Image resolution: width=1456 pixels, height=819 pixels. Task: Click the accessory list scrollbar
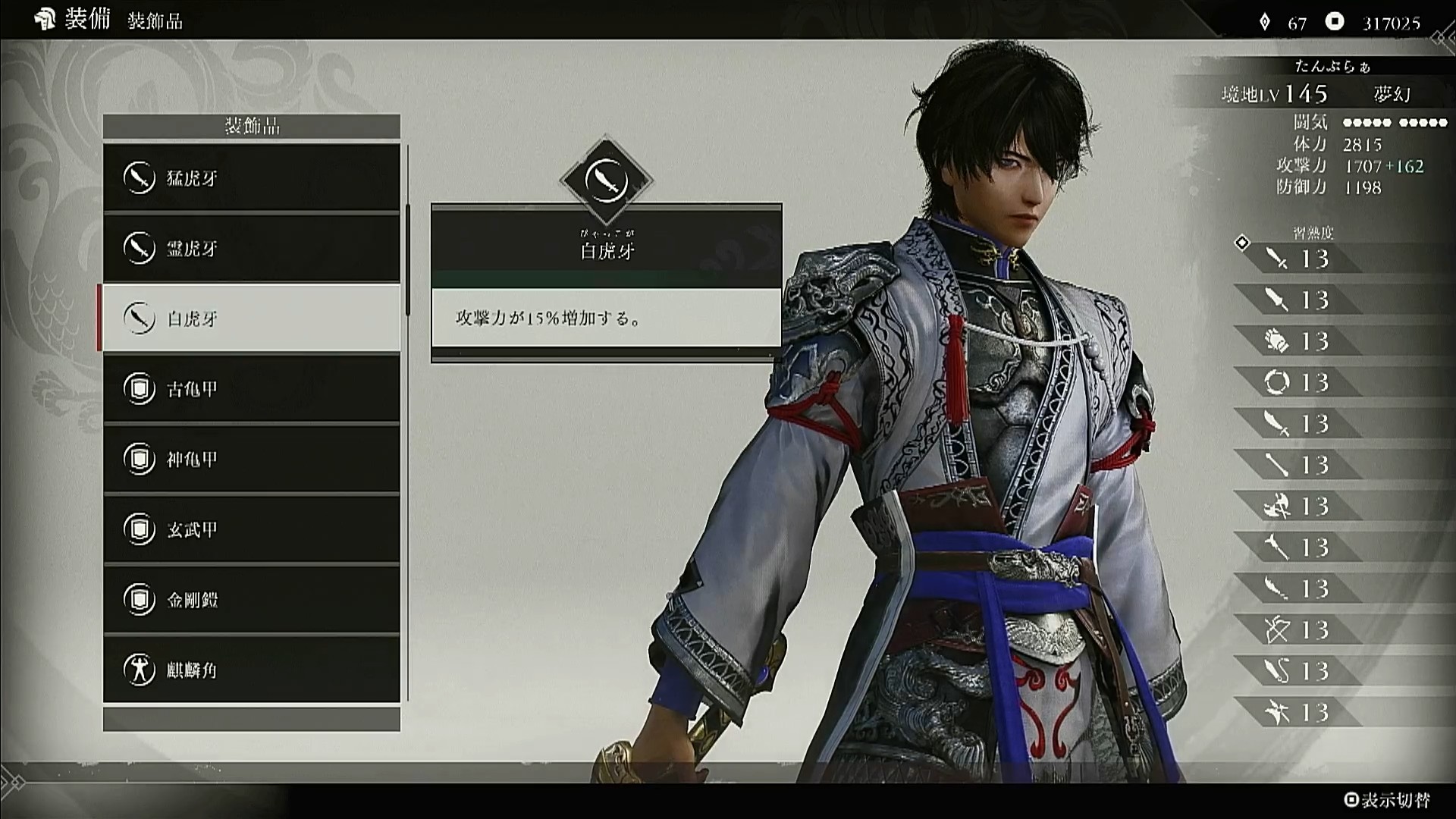(408, 259)
